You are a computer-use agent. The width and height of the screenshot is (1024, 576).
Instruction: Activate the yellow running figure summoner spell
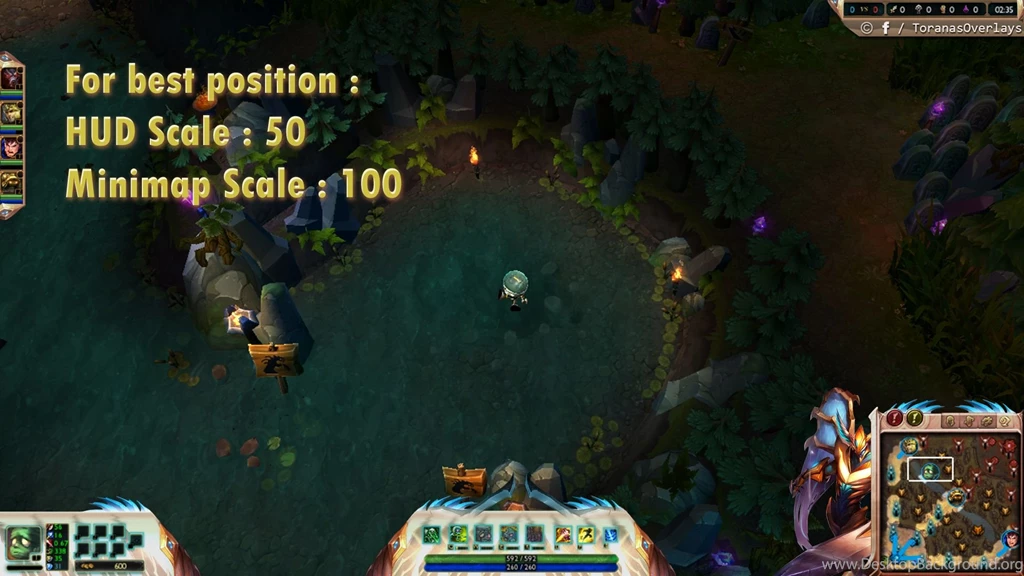click(x=587, y=535)
